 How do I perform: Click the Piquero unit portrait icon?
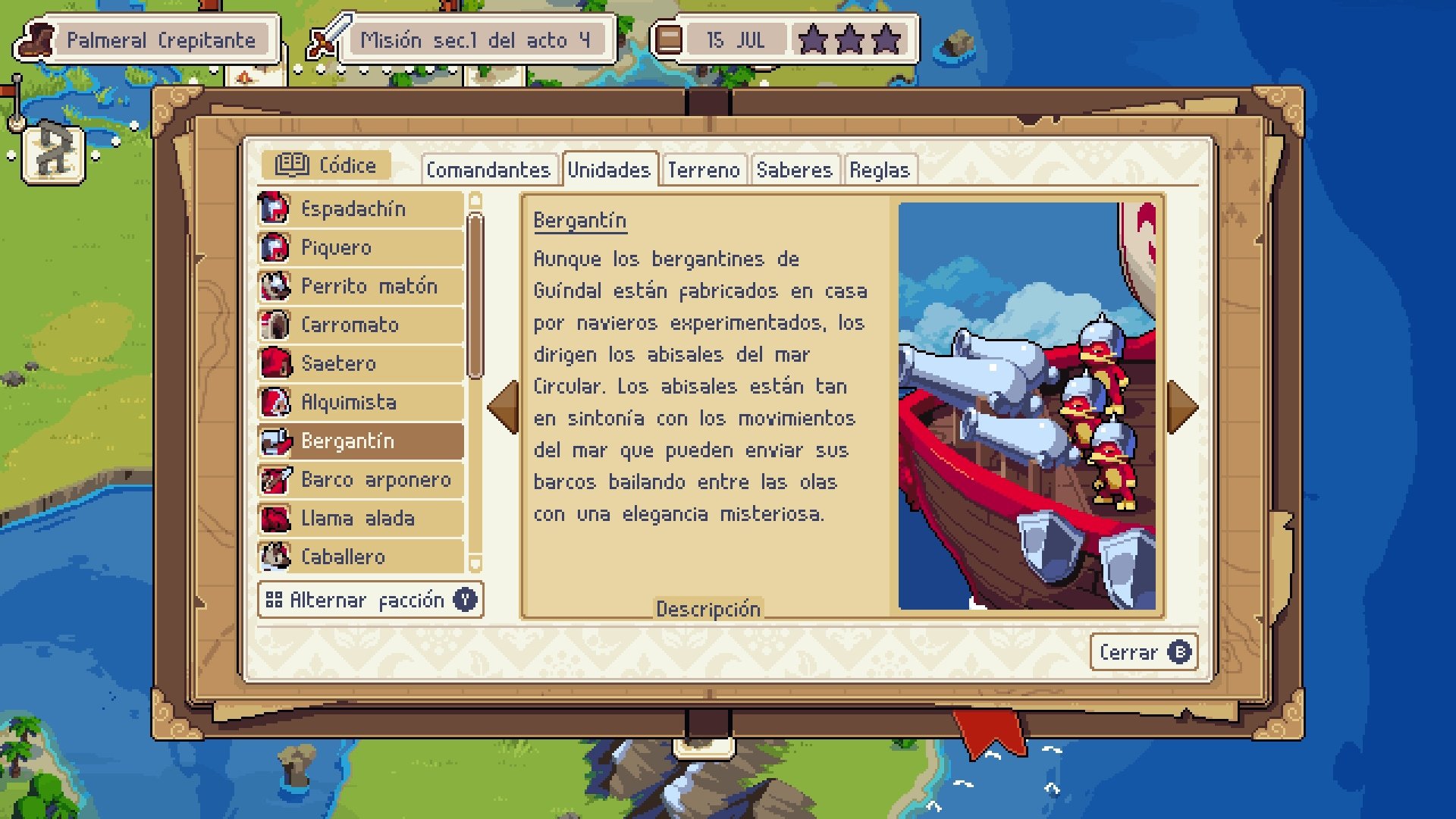276,247
